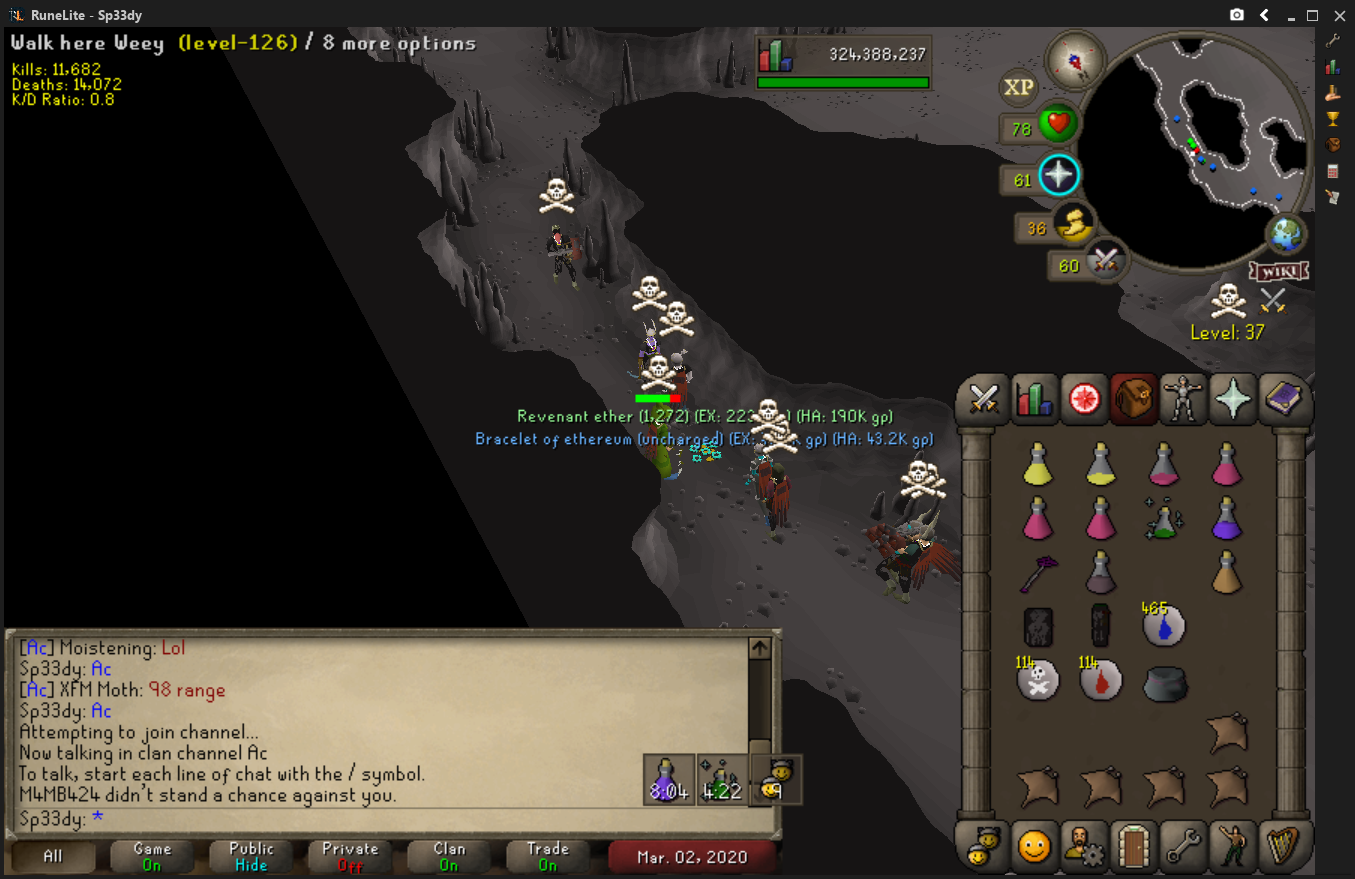
Task: Open the Worn Equipment tab
Action: (1183, 400)
